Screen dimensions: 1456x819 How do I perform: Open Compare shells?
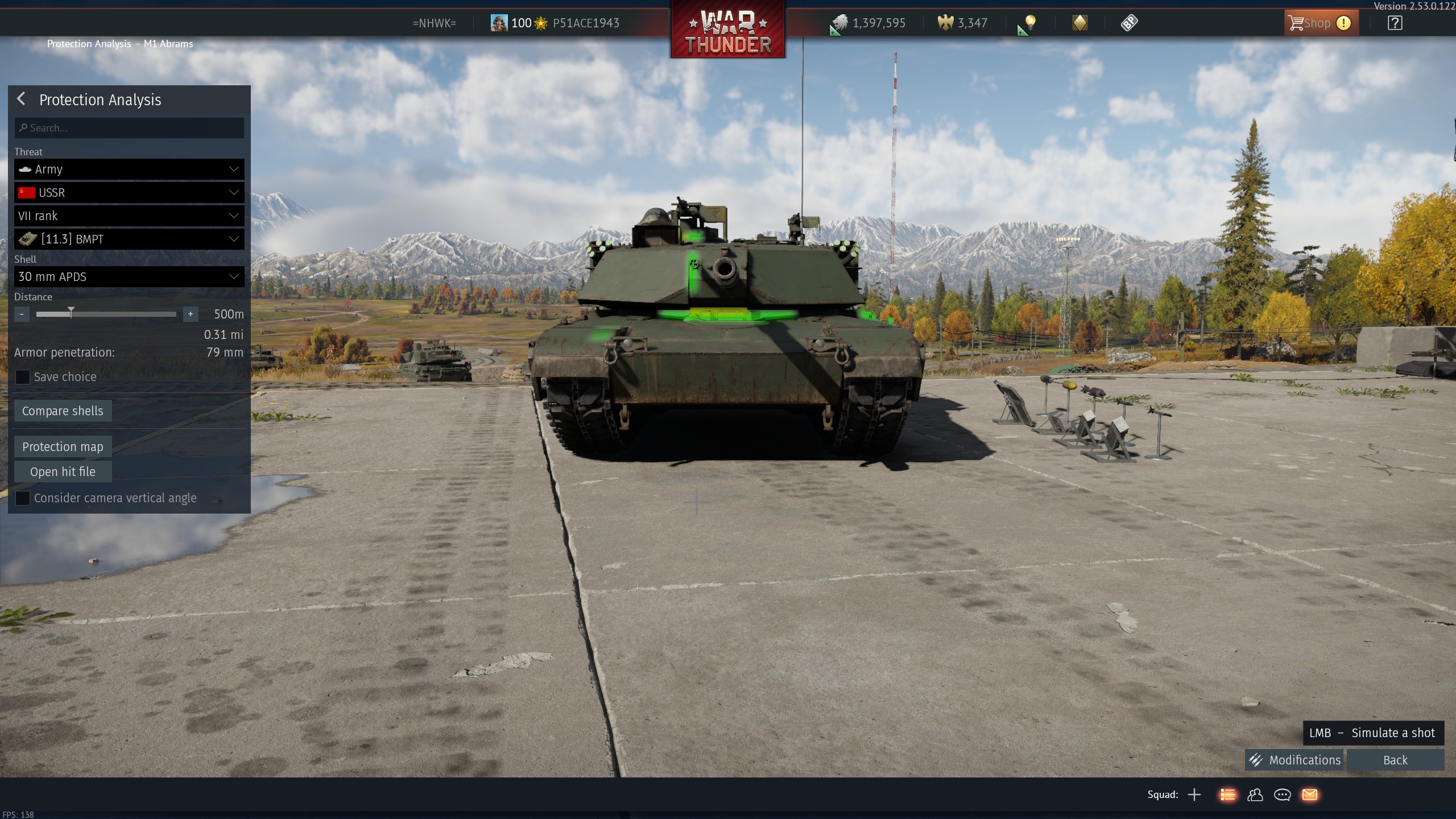click(x=63, y=411)
